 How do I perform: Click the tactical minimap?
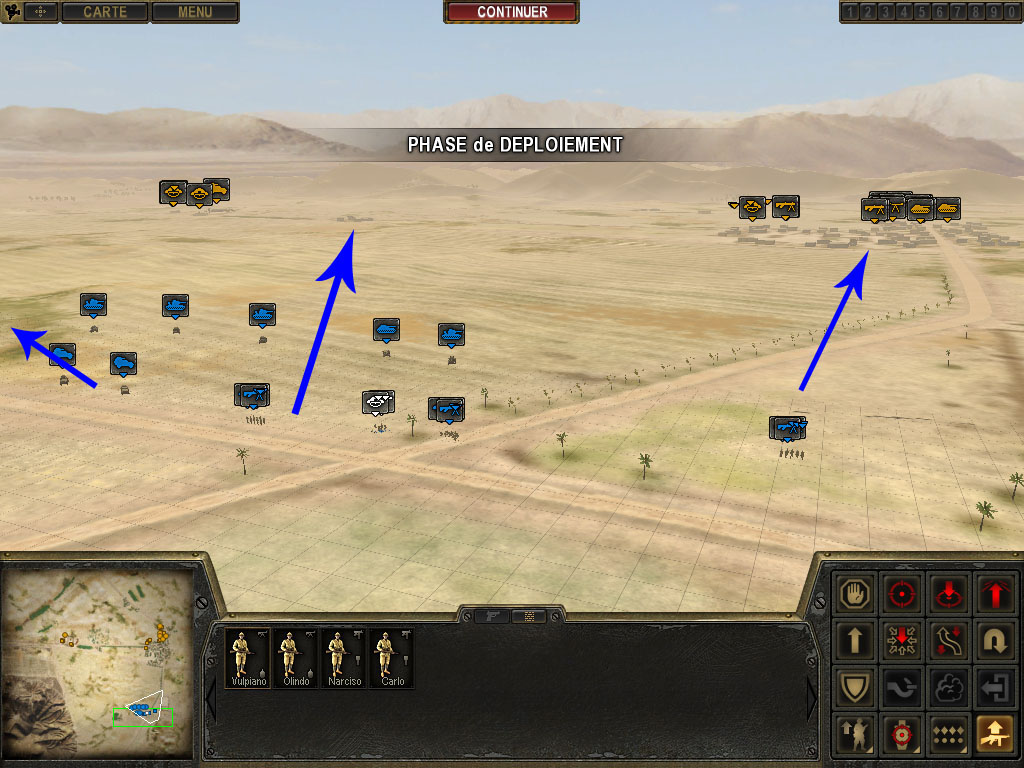tap(98, 662)
